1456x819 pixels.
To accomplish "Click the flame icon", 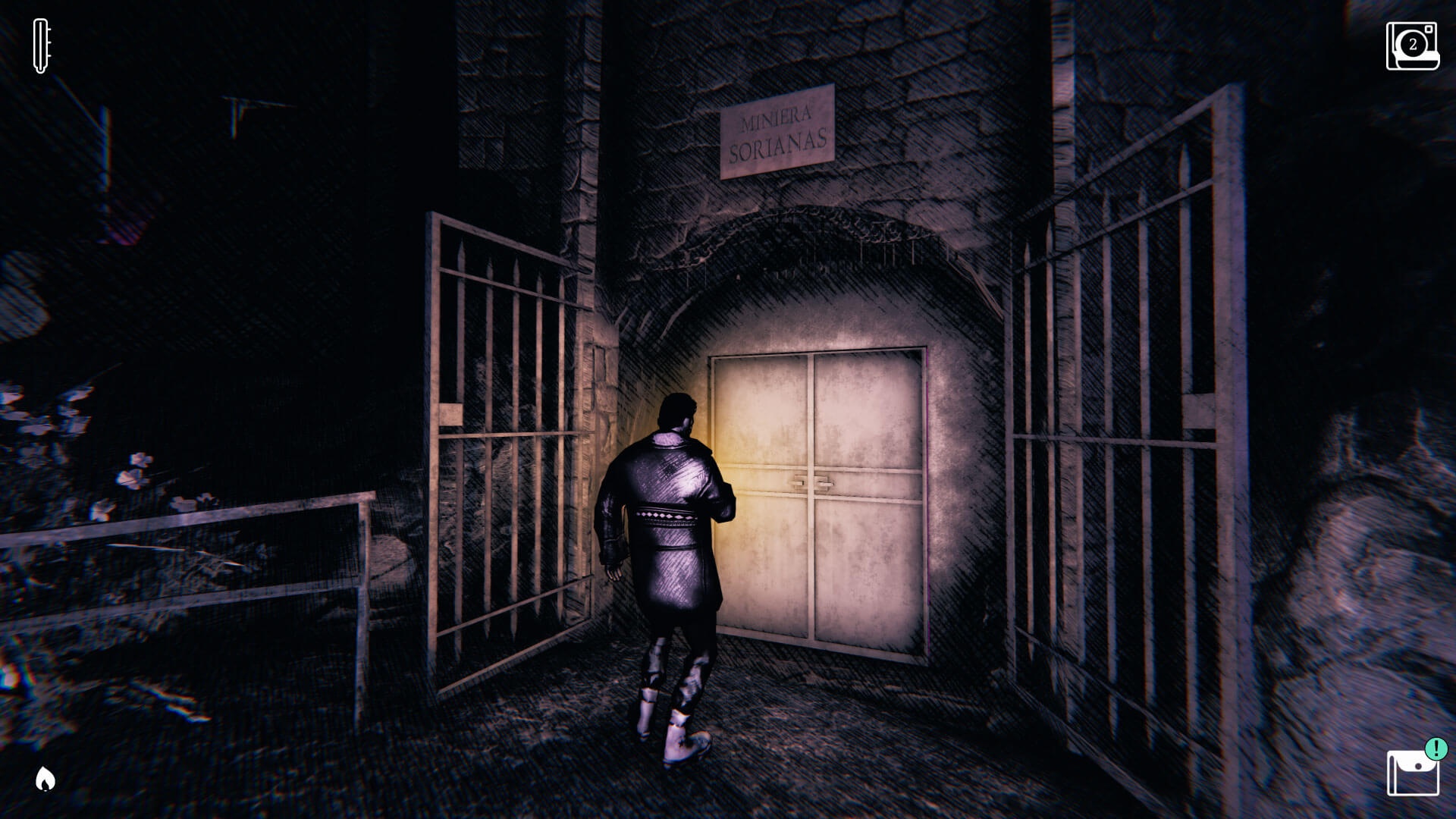I will [45, 778].
